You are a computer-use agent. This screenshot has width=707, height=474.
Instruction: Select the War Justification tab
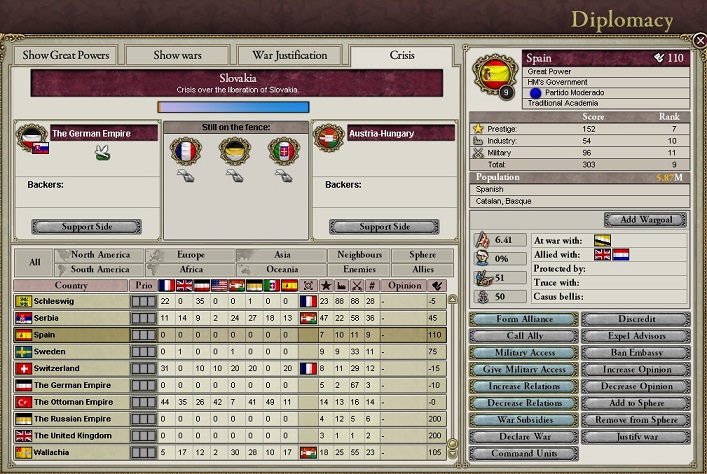(x=289, y=55)
